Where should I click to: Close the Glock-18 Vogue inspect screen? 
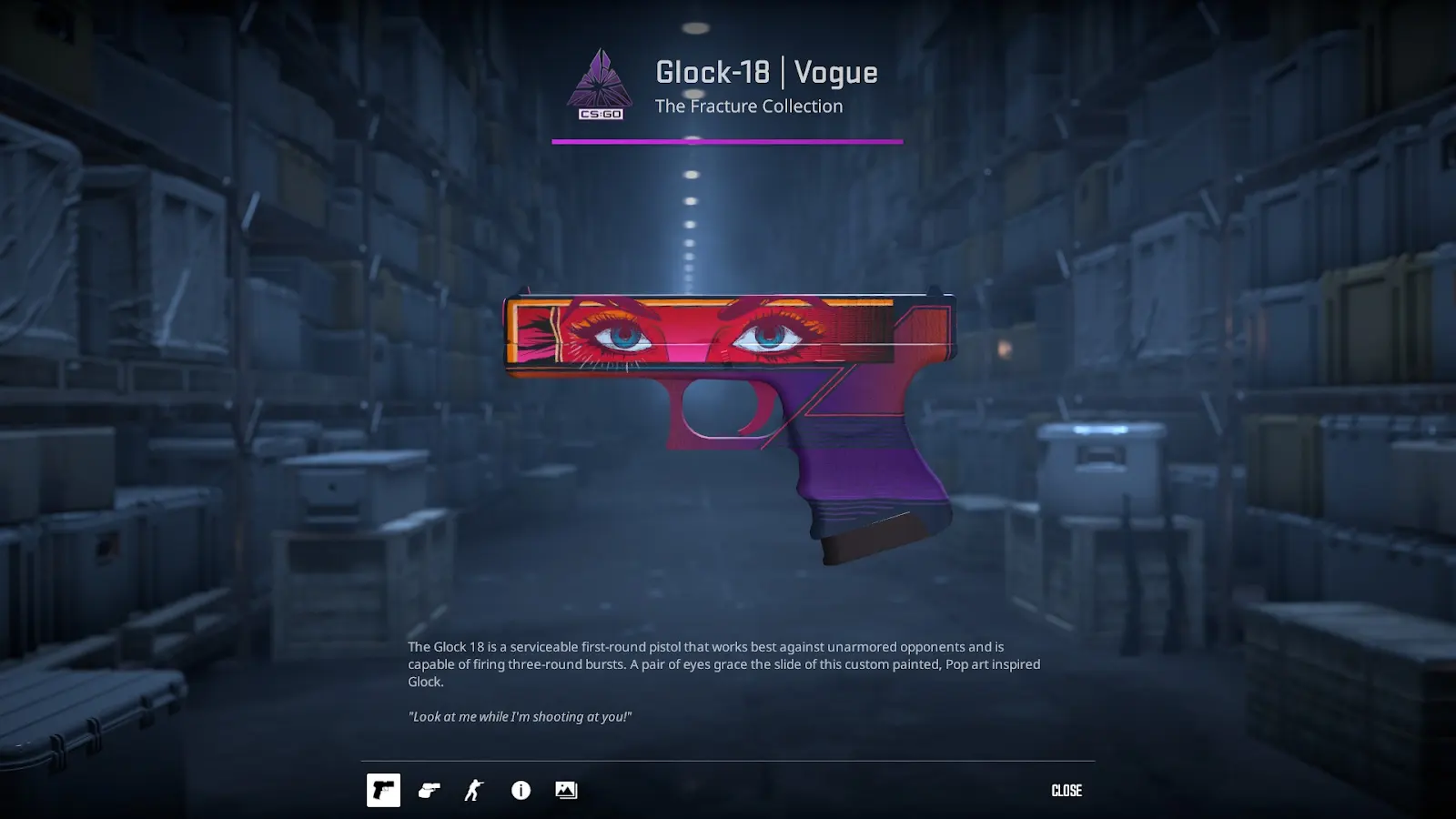coord(1066,790)
